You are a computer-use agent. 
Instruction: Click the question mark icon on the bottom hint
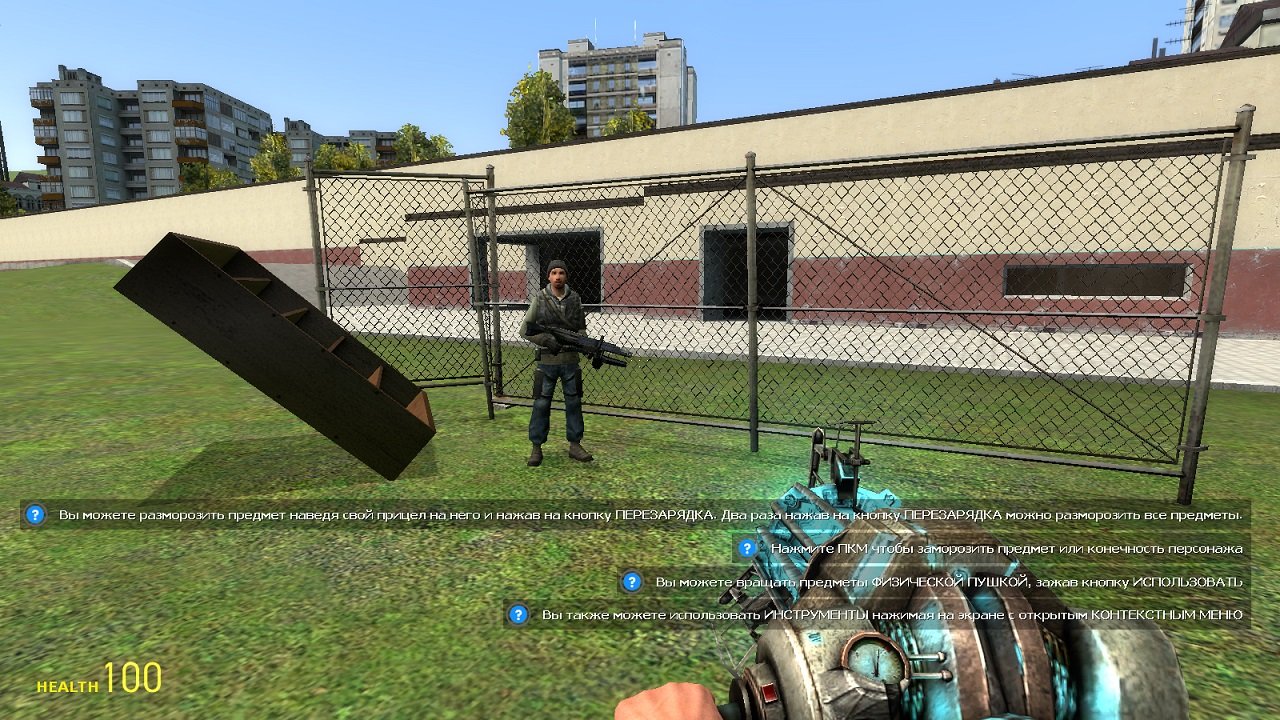point(517,612)
